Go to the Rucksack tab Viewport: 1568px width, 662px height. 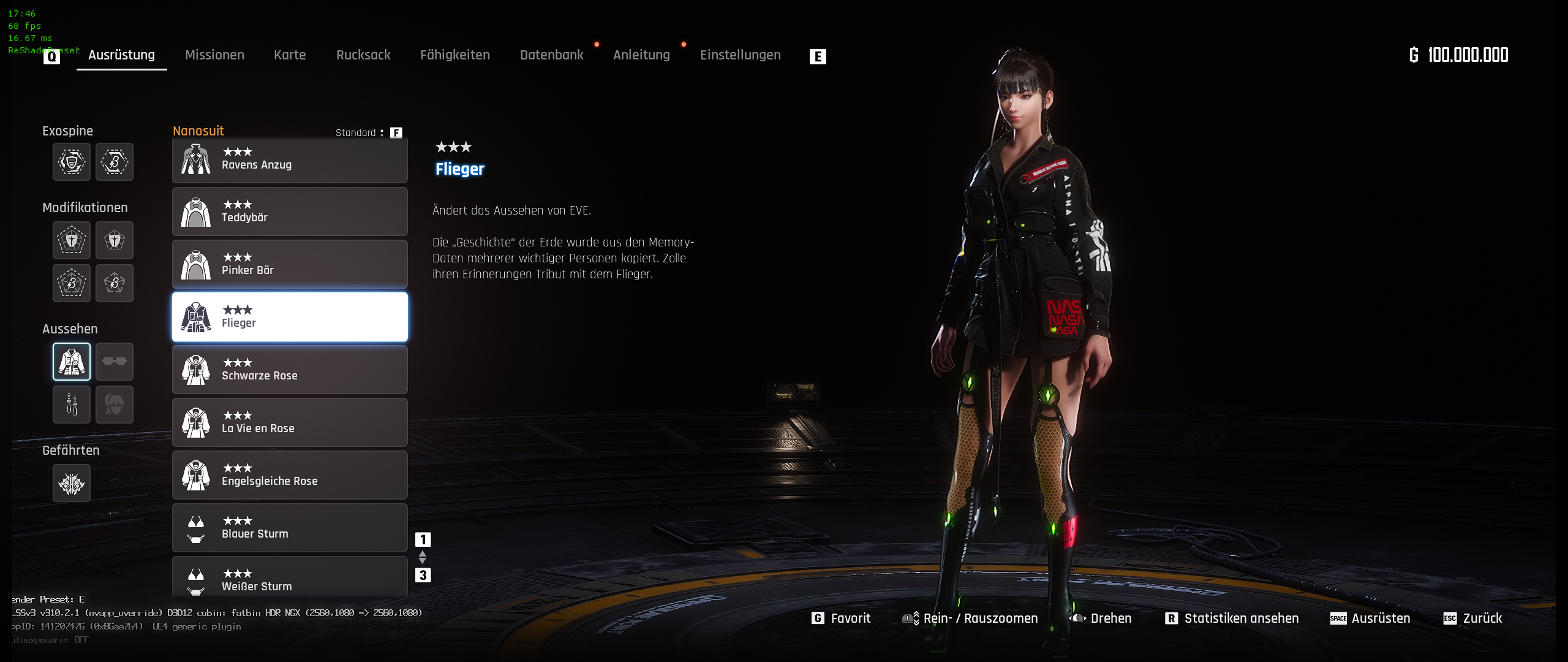pyautogui.click(x=363, y=55)
